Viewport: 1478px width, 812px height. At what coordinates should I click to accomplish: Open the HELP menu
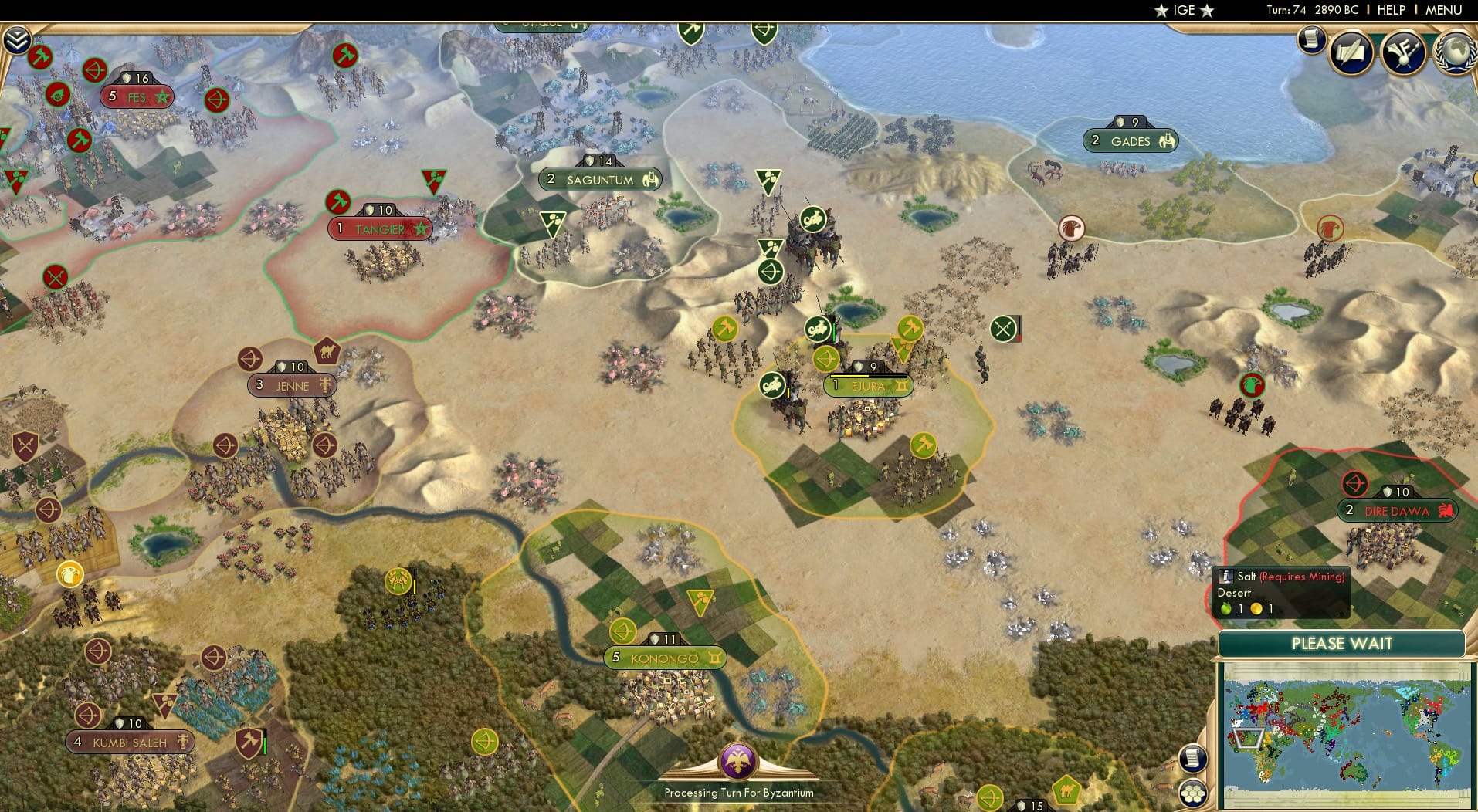[x=1390, y=10]
